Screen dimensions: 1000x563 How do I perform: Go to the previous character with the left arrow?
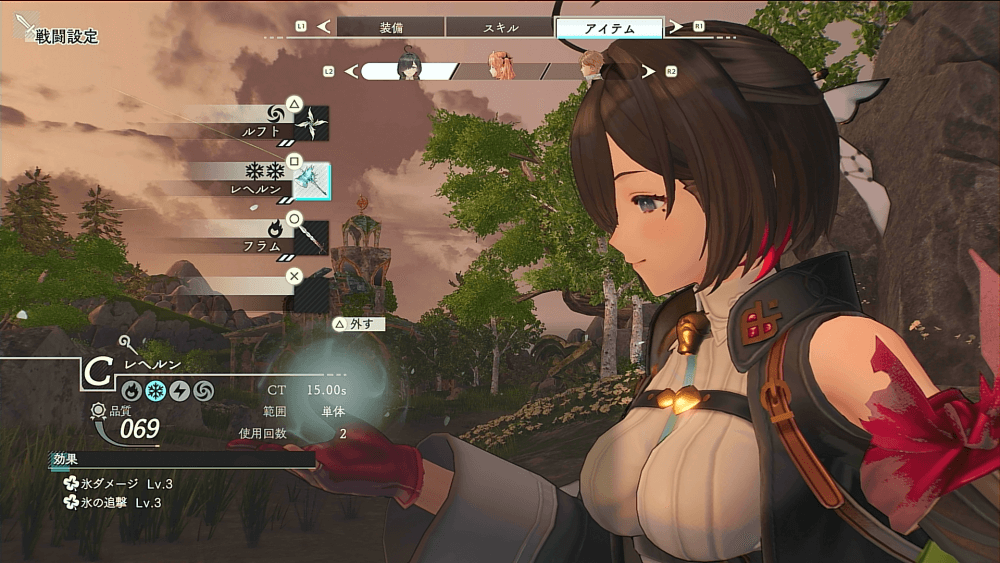coord(350,71)
